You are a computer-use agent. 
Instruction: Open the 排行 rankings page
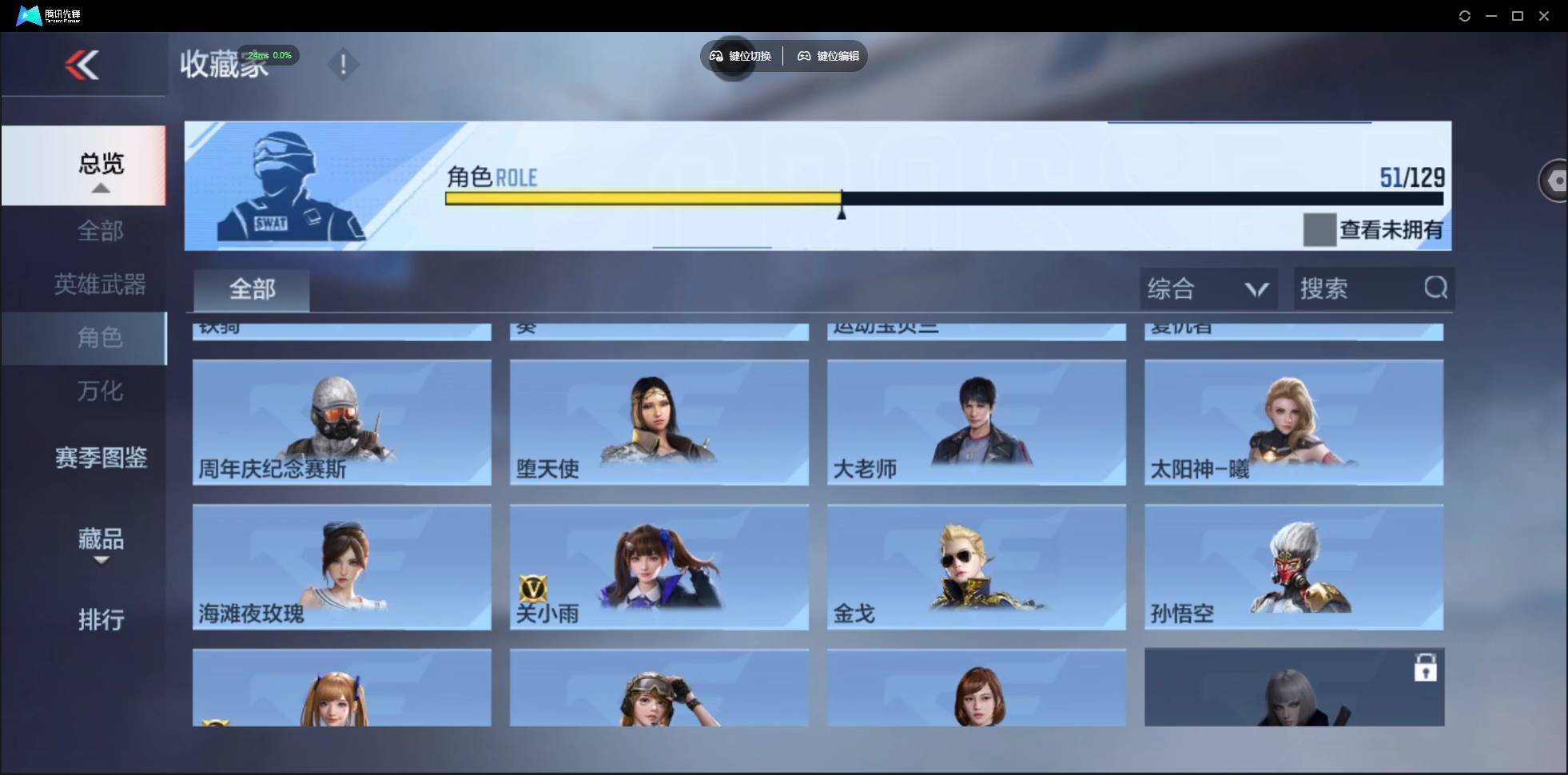pos(101,620)
